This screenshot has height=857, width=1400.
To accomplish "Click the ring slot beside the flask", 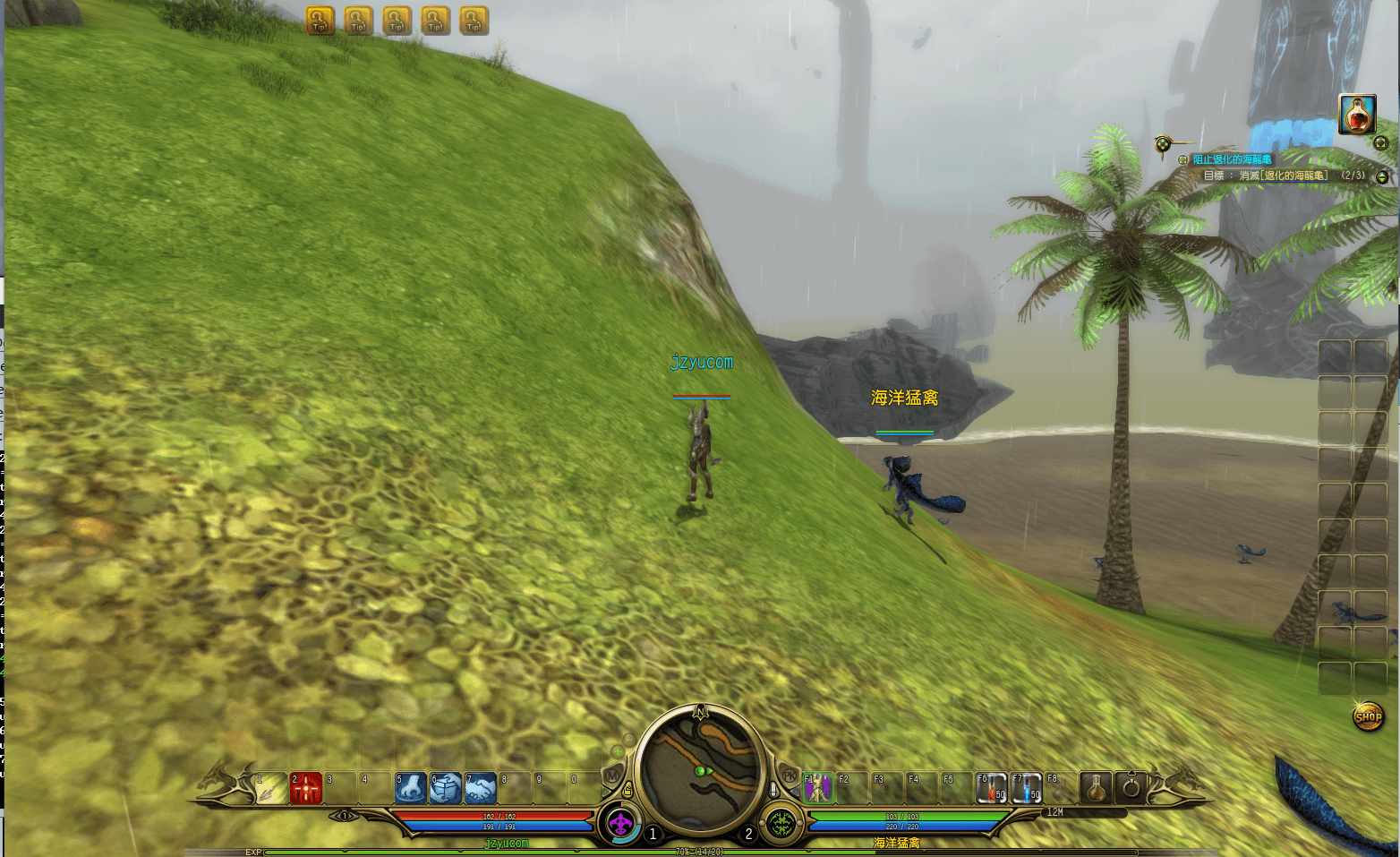I will pos(1131,788).
